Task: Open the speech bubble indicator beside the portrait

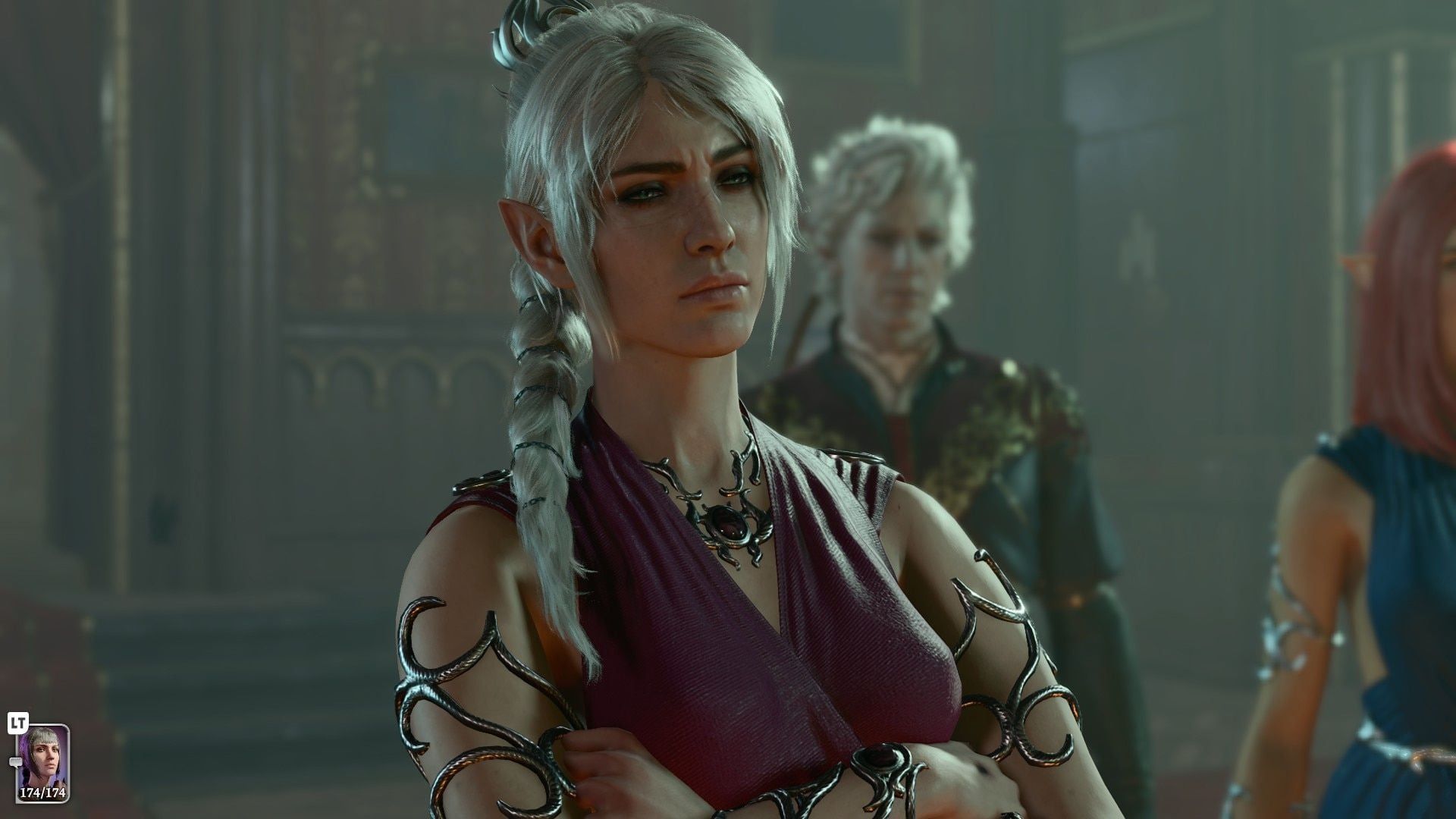Action: 16,762
